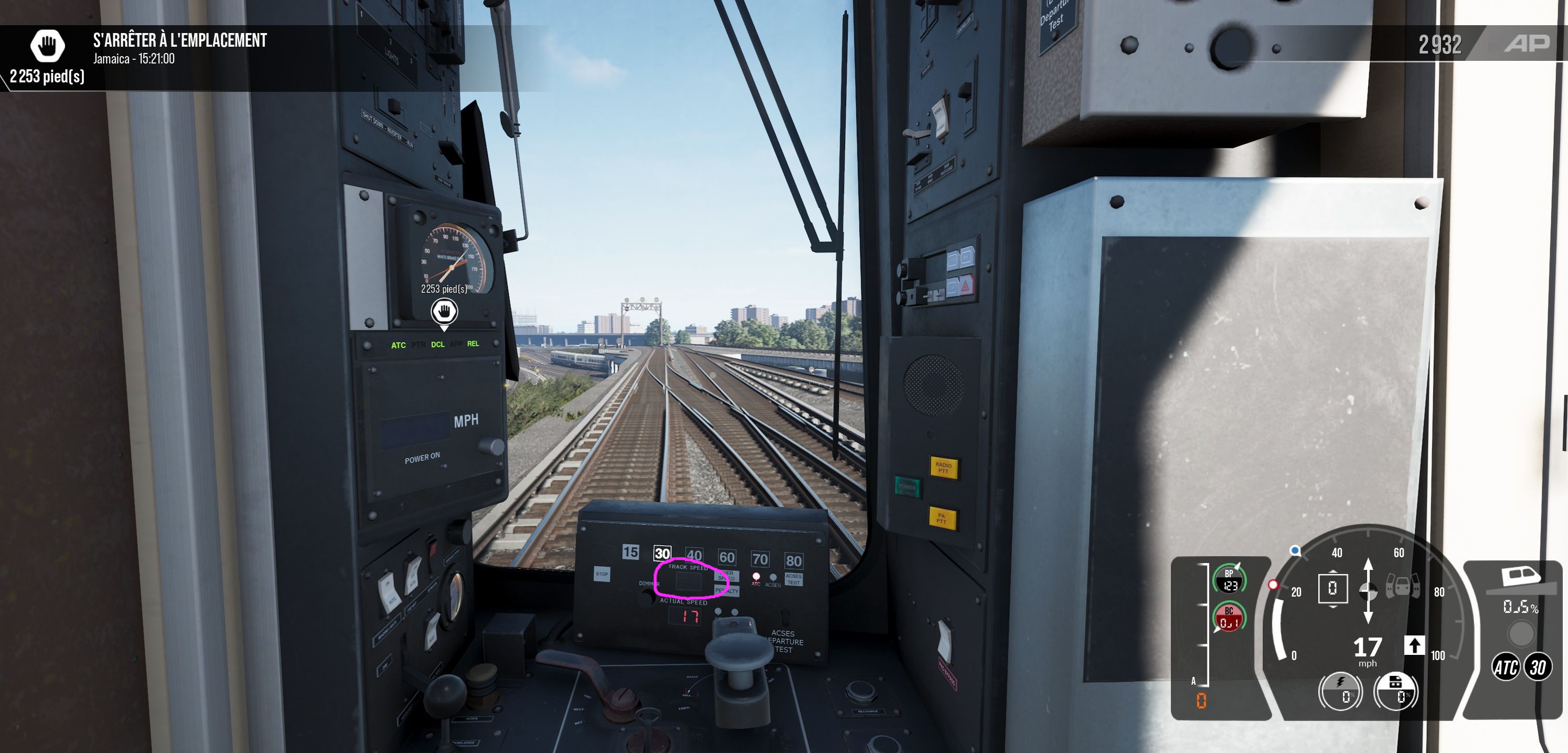Viewport: 1568px width, 753px height.
Task: Click the BP brake pipe gauge
Action: pos(1229,579)
